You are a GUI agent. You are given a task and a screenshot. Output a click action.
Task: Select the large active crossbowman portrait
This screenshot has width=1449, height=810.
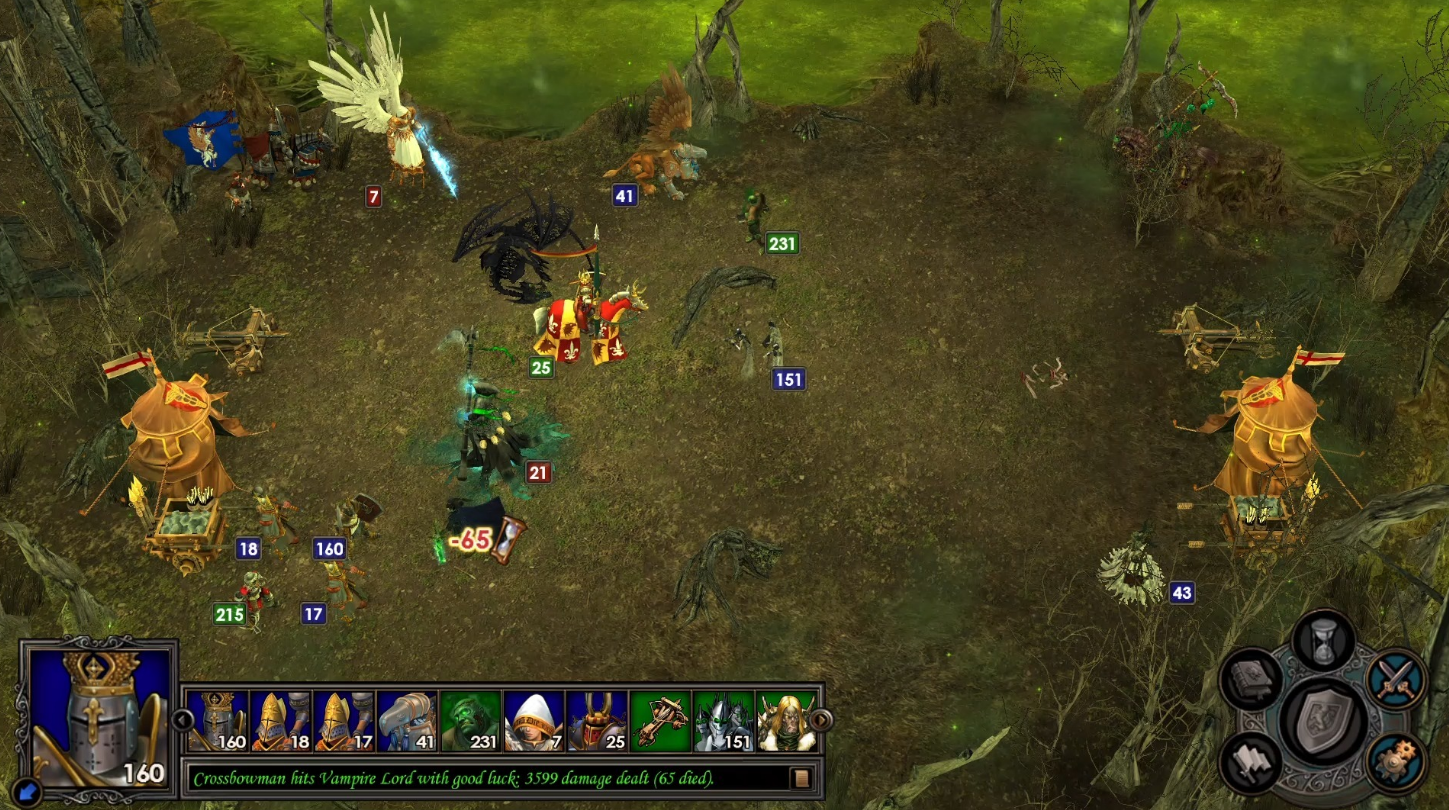pos(97,713)
